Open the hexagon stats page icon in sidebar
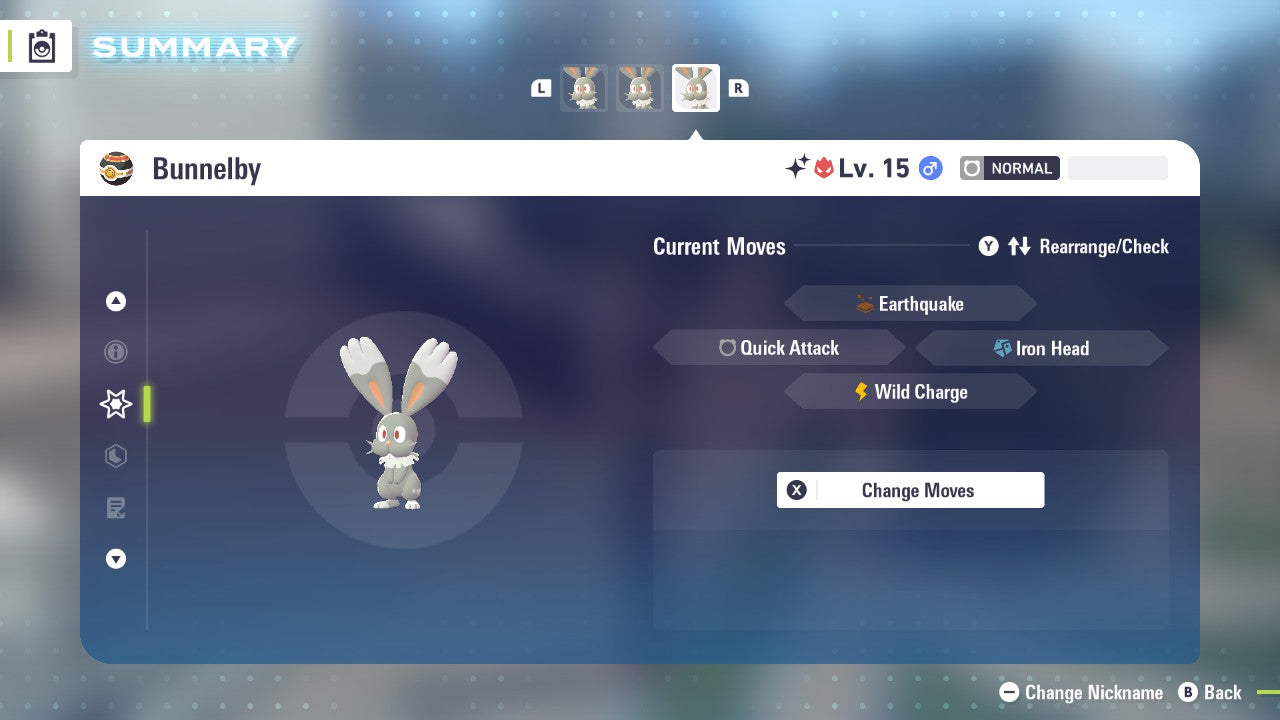This screenshot has width=1280, height=720. click(x=115, y=456)
